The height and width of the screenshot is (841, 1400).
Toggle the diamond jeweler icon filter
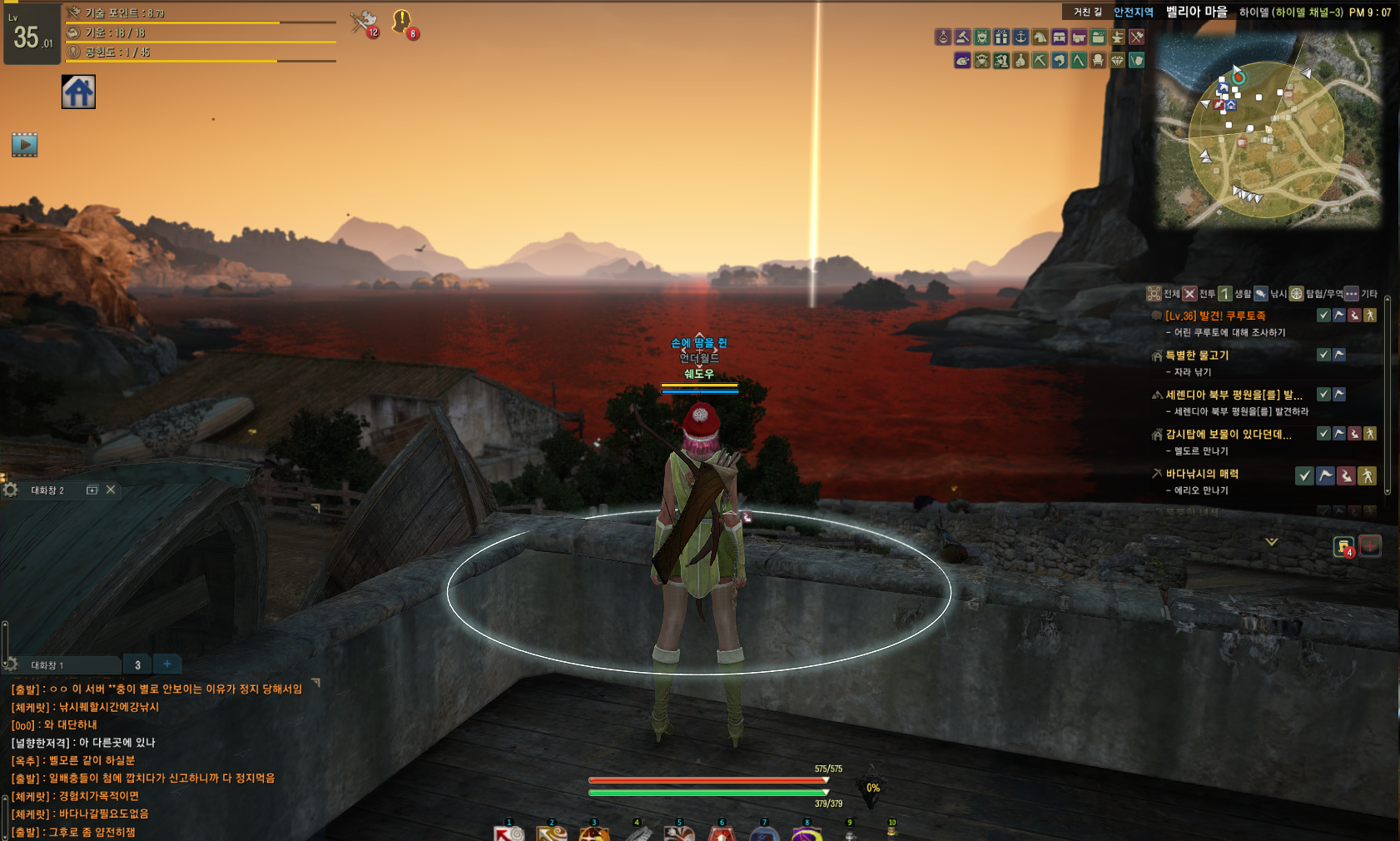[1117, 60]
